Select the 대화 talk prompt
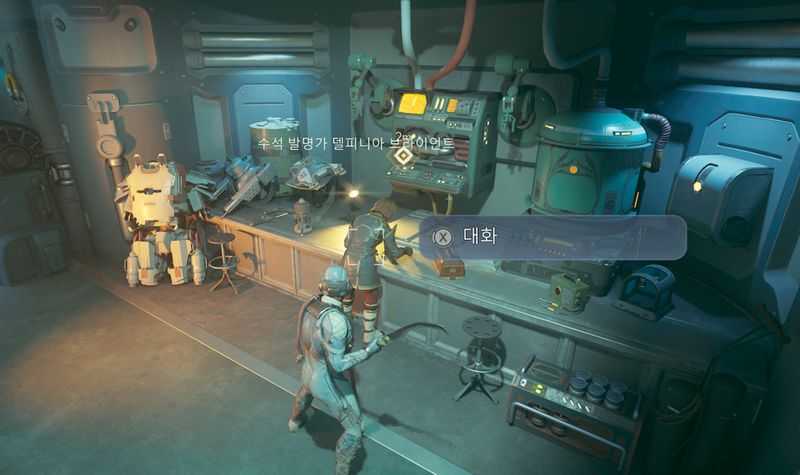The image size is (800, 475). click(552, 237)
